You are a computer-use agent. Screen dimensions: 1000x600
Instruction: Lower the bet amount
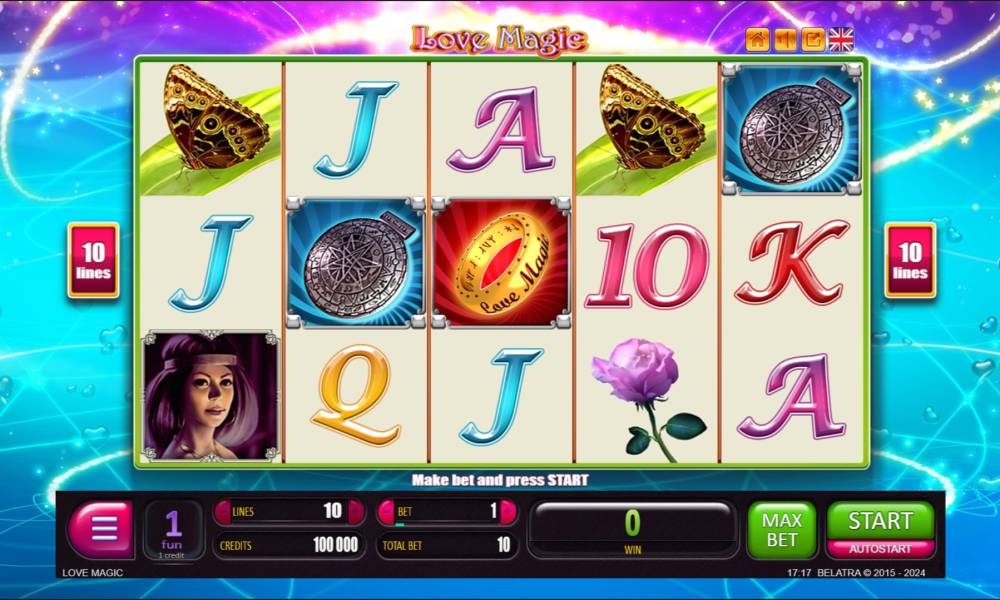pyautogui.click(x=386, y=512)
